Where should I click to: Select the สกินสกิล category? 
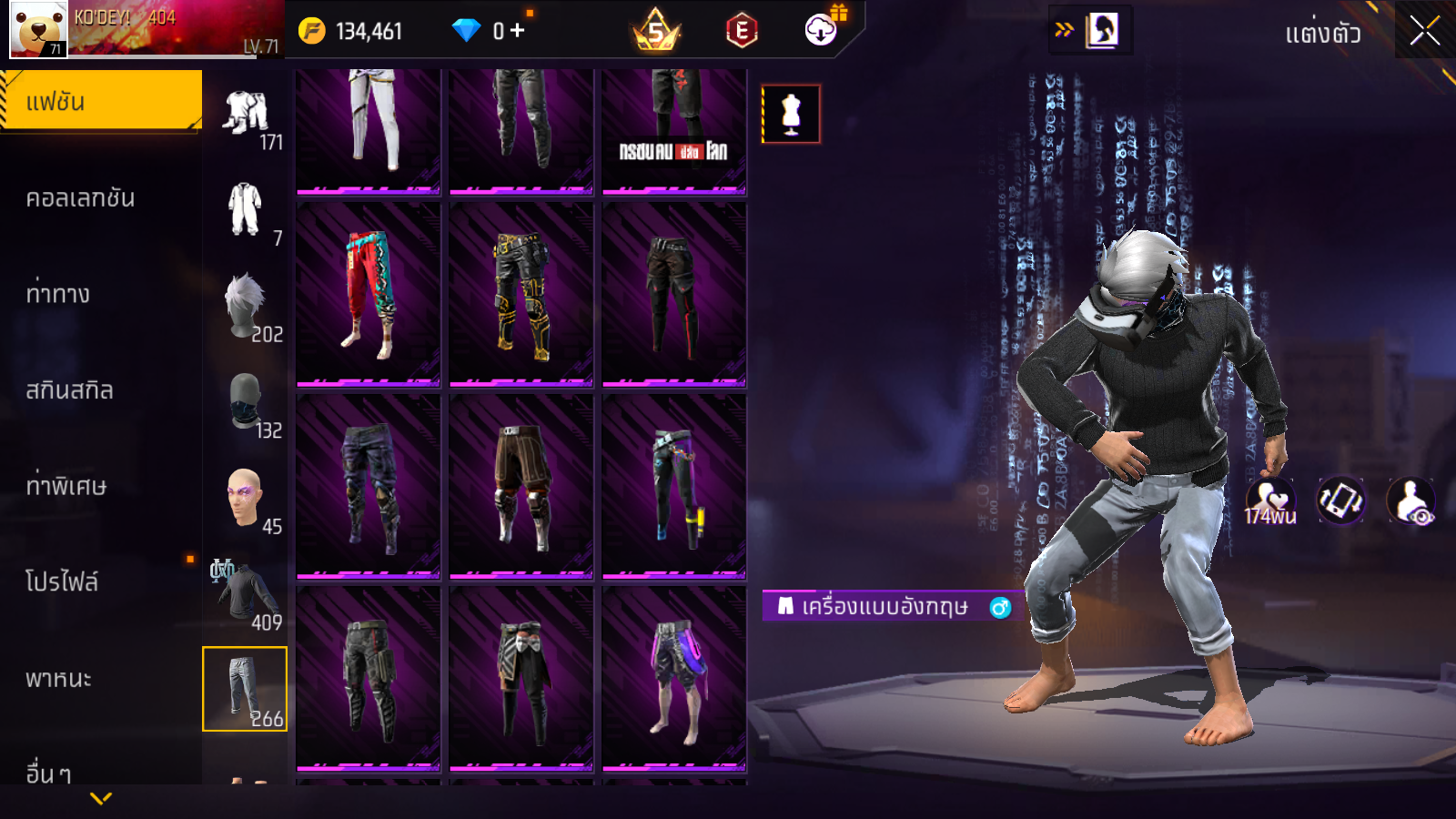(69, 390)
